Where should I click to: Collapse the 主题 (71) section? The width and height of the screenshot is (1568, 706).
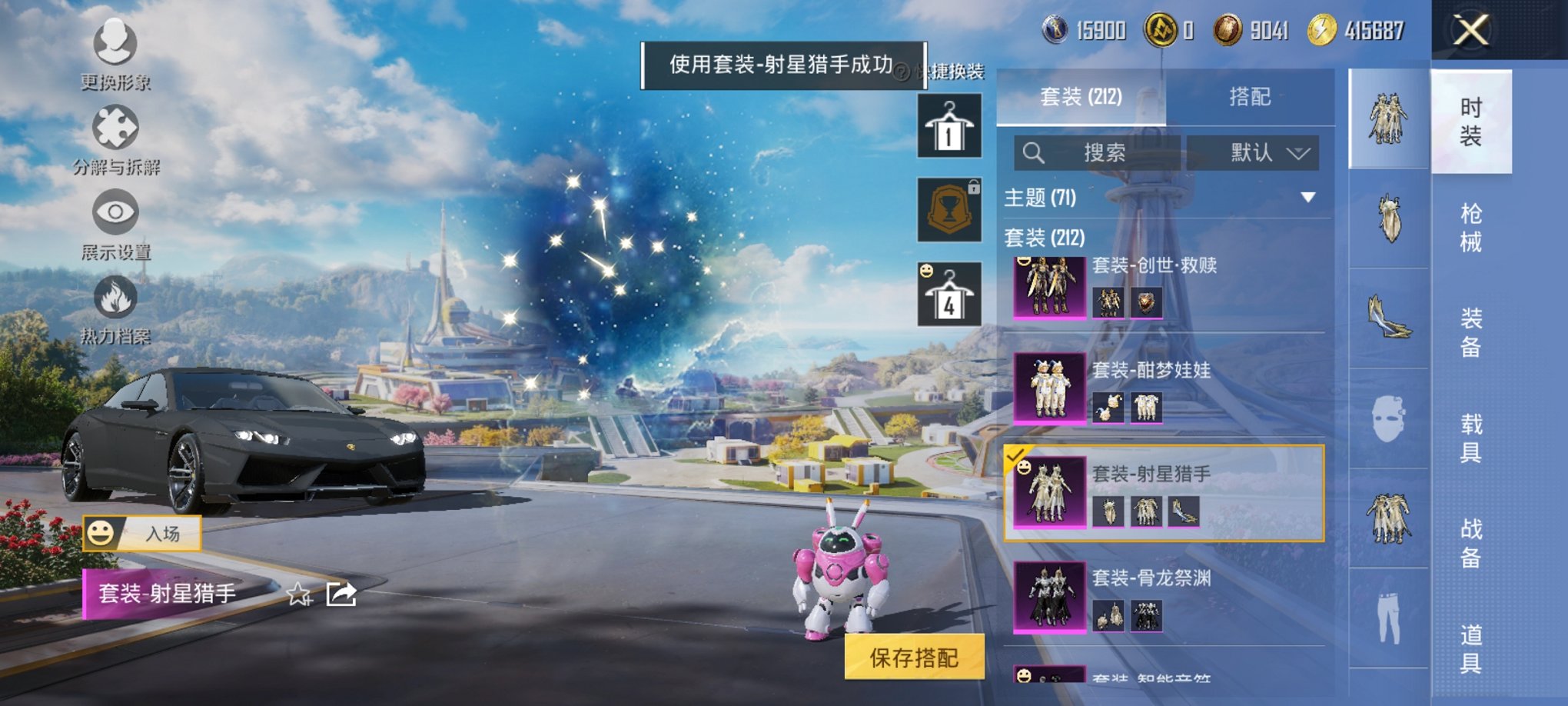(1307, 197)
